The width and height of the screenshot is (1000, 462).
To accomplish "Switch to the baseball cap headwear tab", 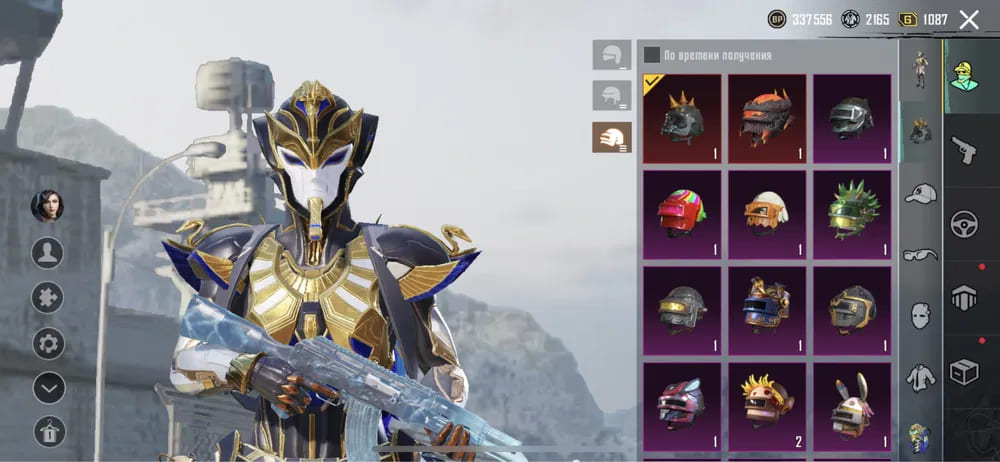I will (920, 193).
